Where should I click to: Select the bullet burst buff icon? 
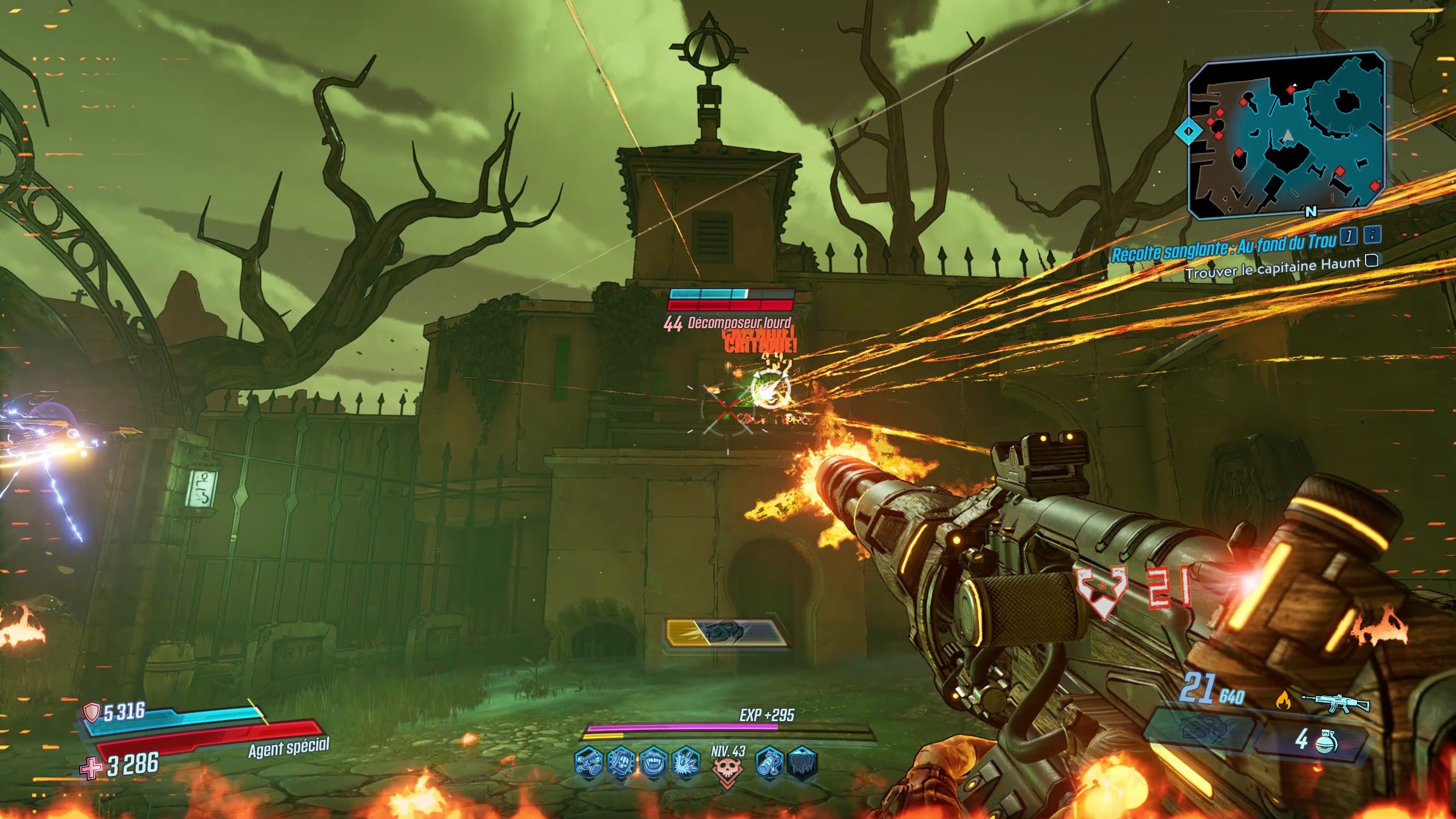686,762
